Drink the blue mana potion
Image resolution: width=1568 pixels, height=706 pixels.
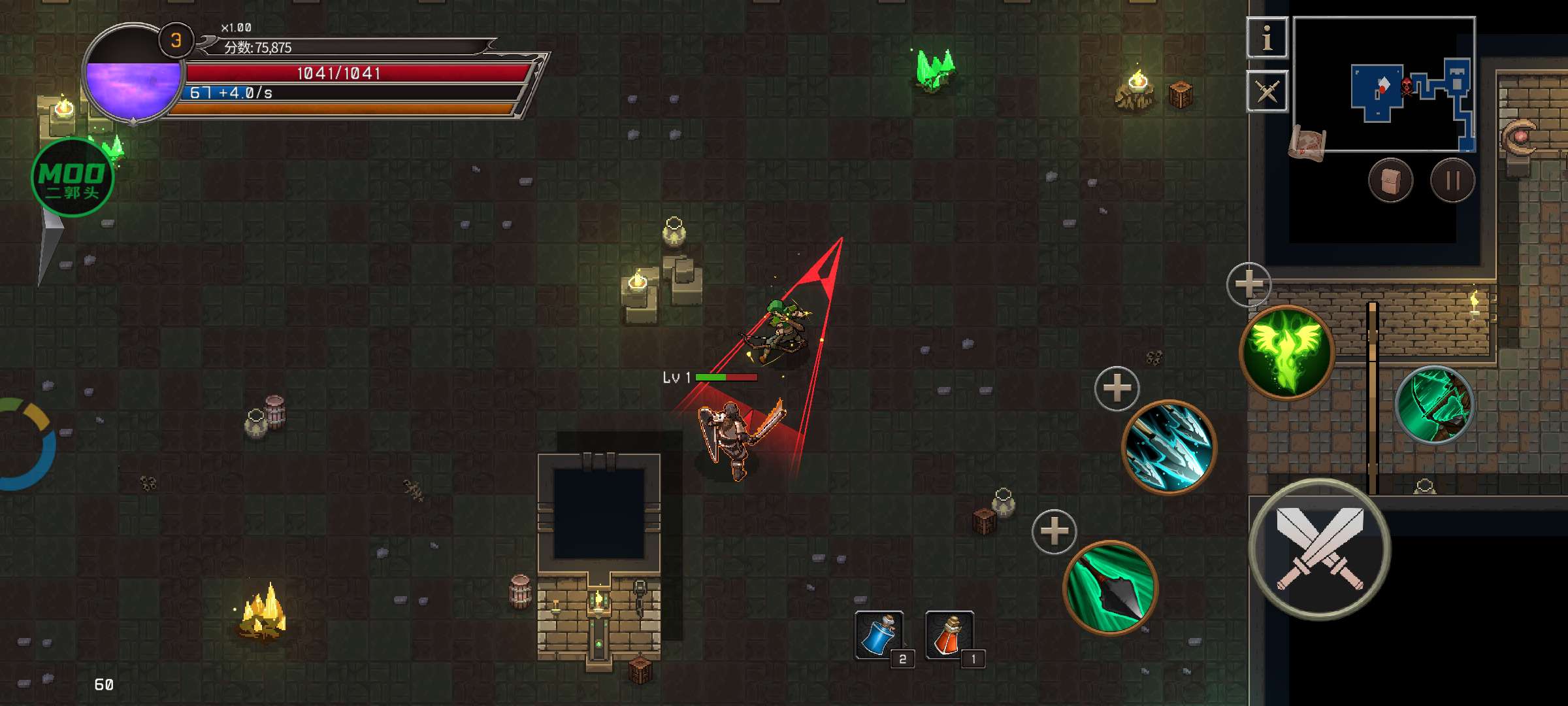[879, 634]
